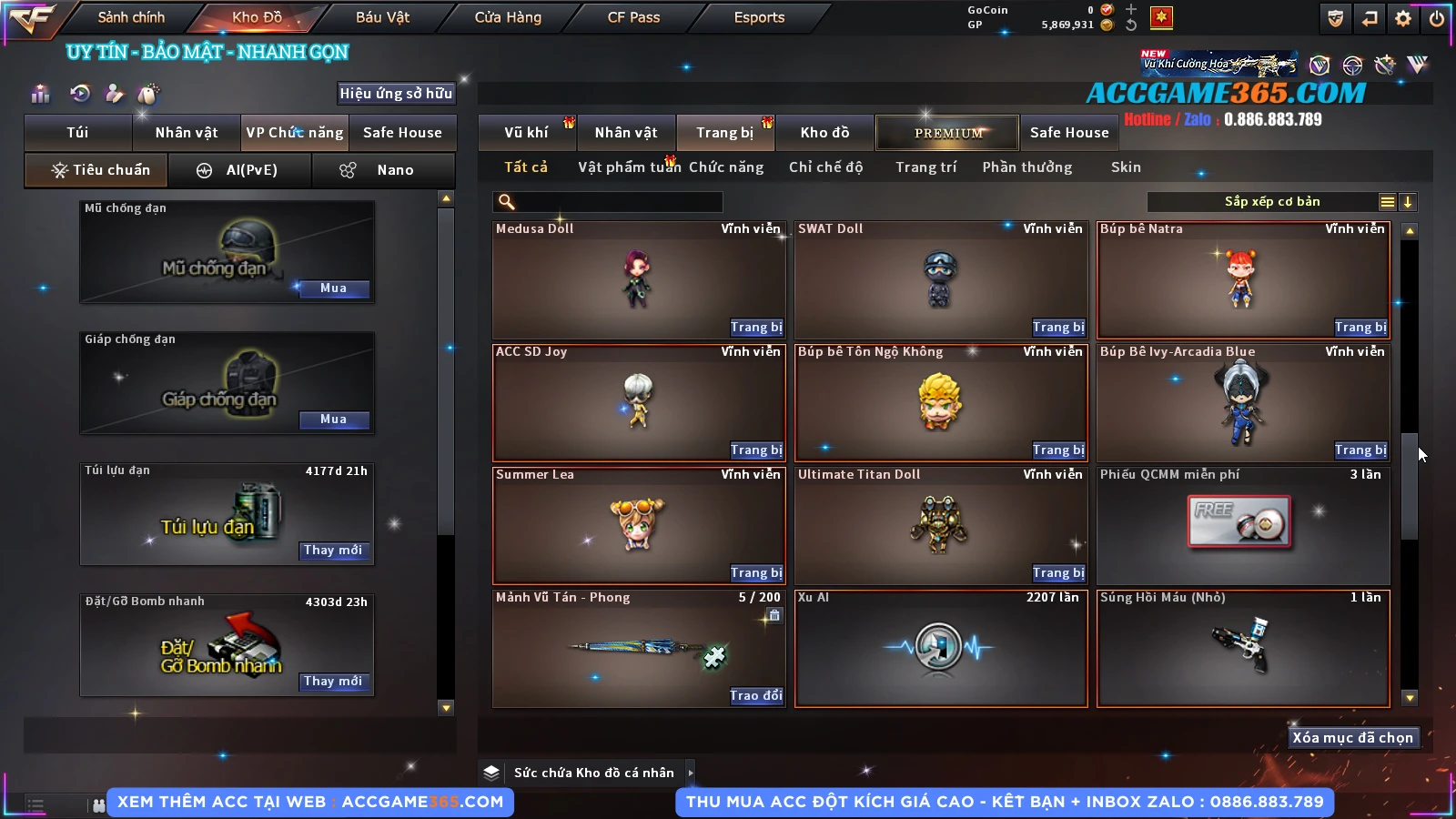Renew the Túi lựu đạn grenade bag
The width and height of the screenshot is (1456, 819).
pyautogui.click(x=333, y=551)
